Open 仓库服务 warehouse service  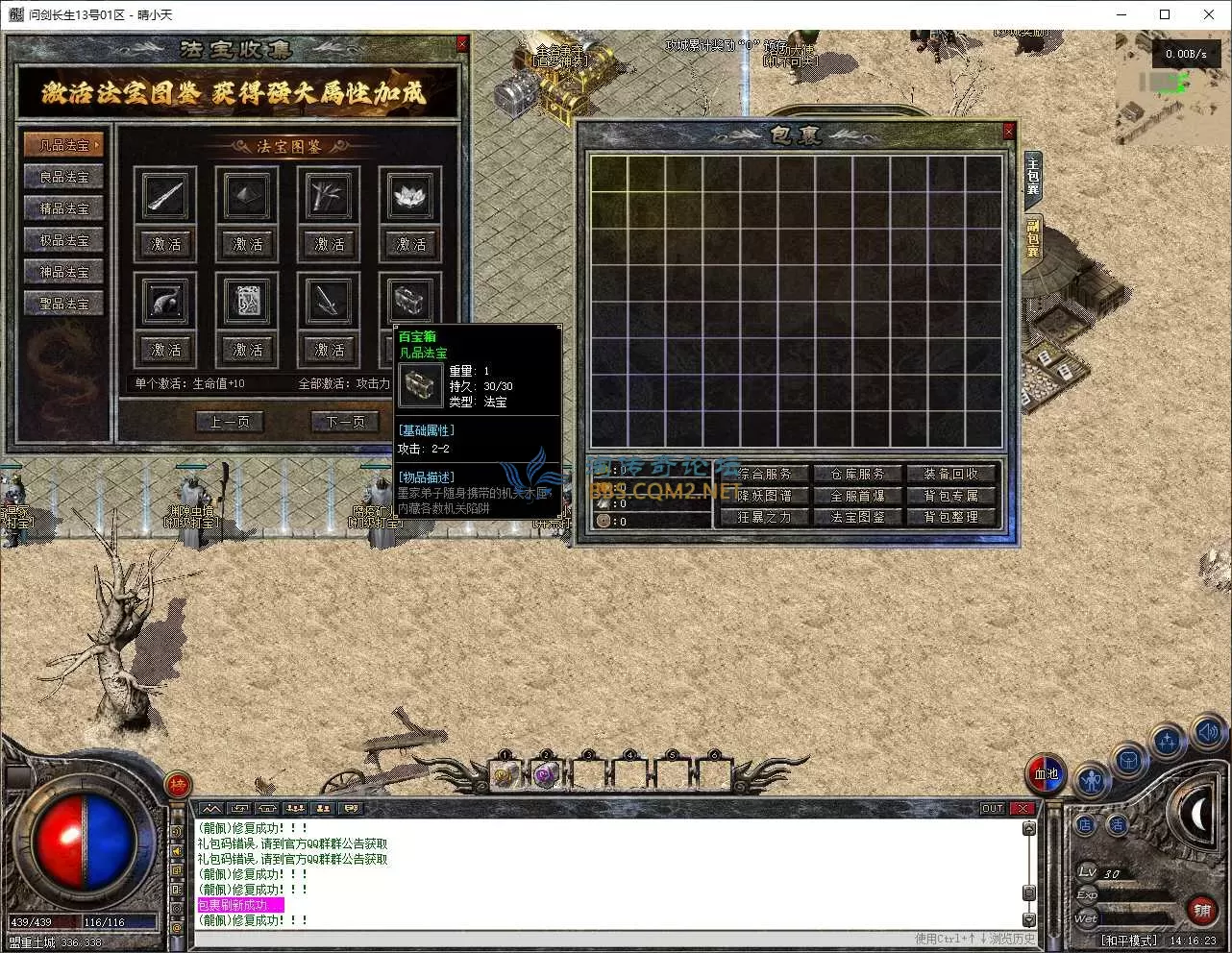tap(857, 474)
